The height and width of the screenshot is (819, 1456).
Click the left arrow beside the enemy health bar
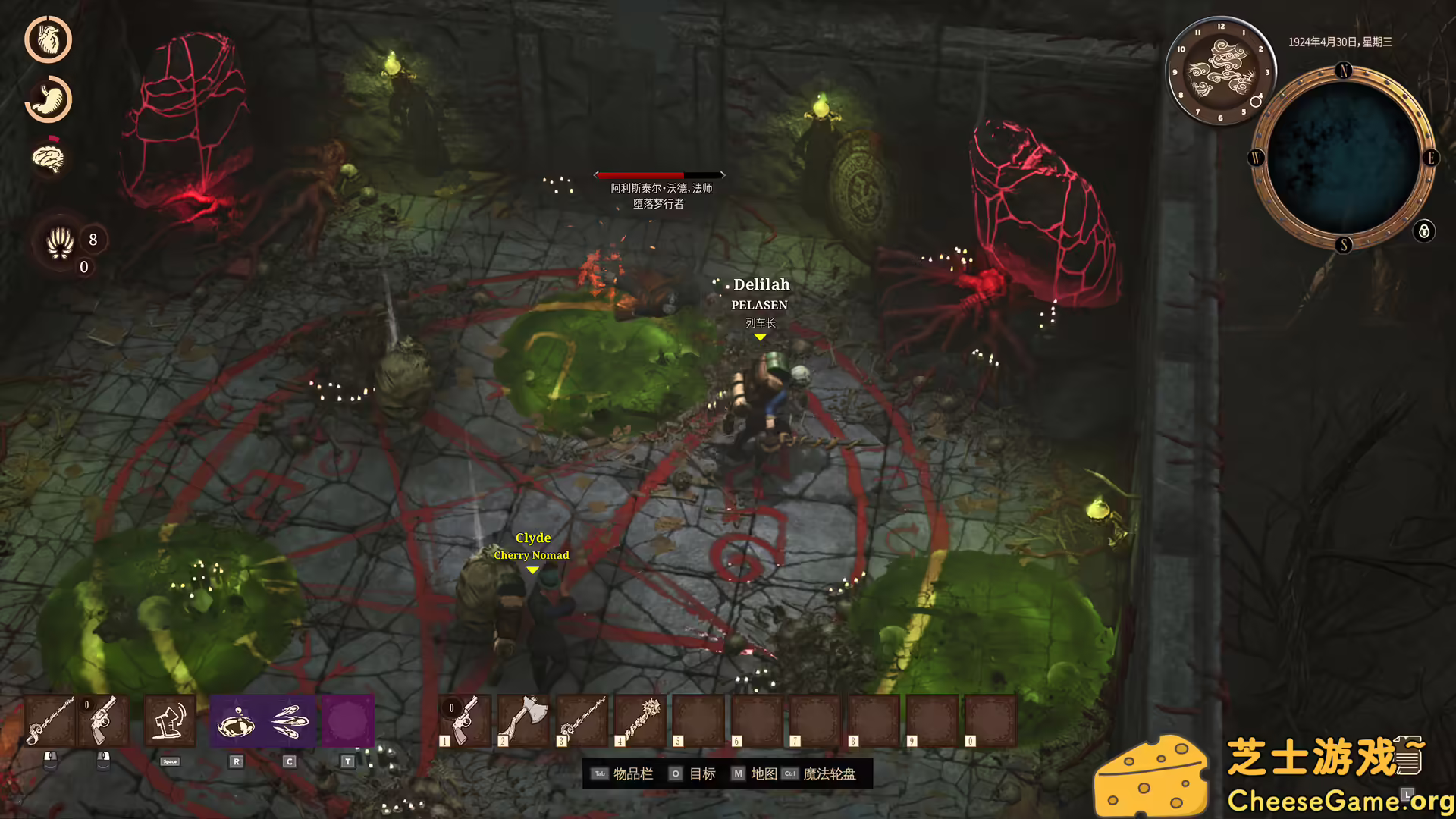pos(598,174)
